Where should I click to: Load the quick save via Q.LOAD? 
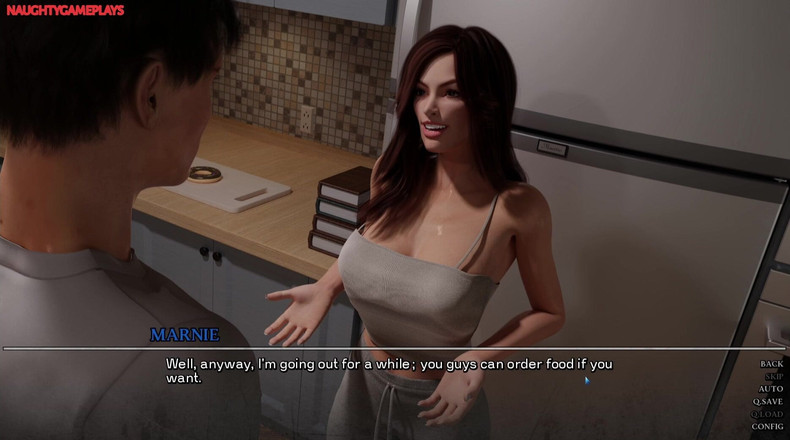click(x=768, y=414)
